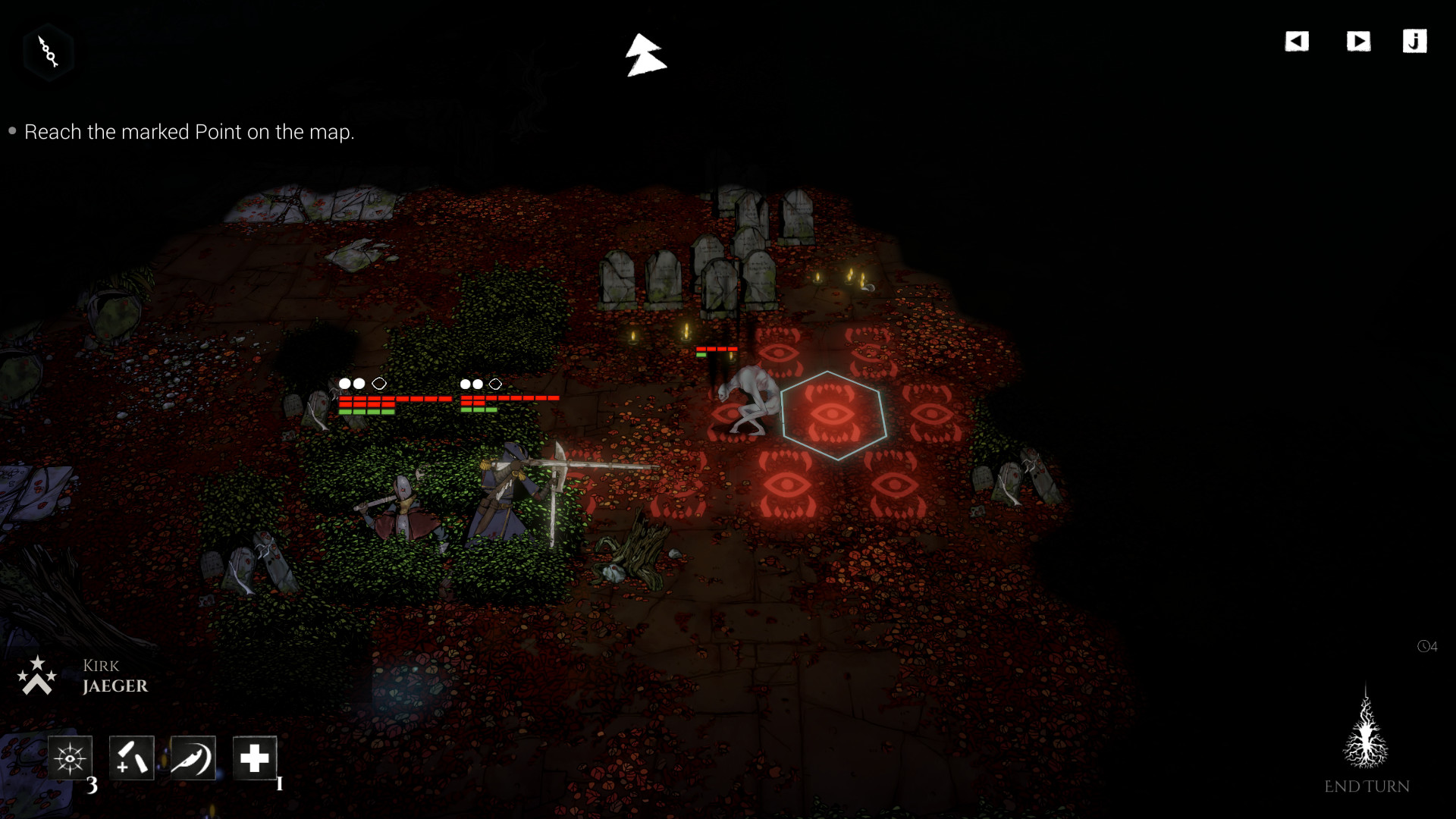Click the objective text 'Reach the marked Point'

point(190,131)
